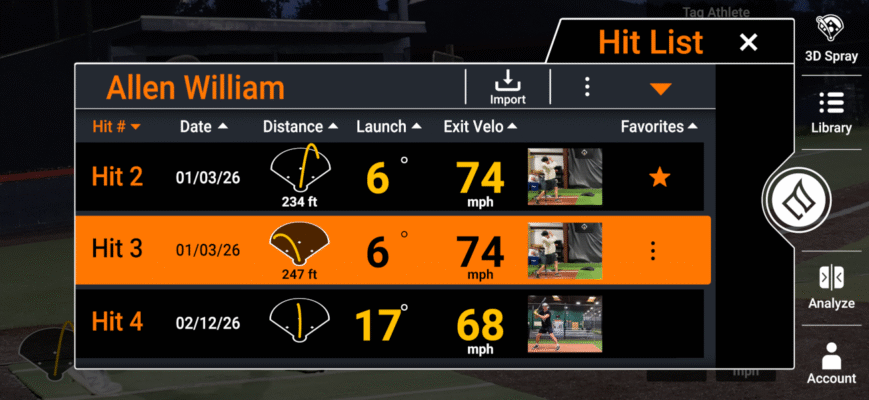Screen dimensions: 869x400
Task: Toggle the favorite star on Hit 2
Action: tap(658, 178)
